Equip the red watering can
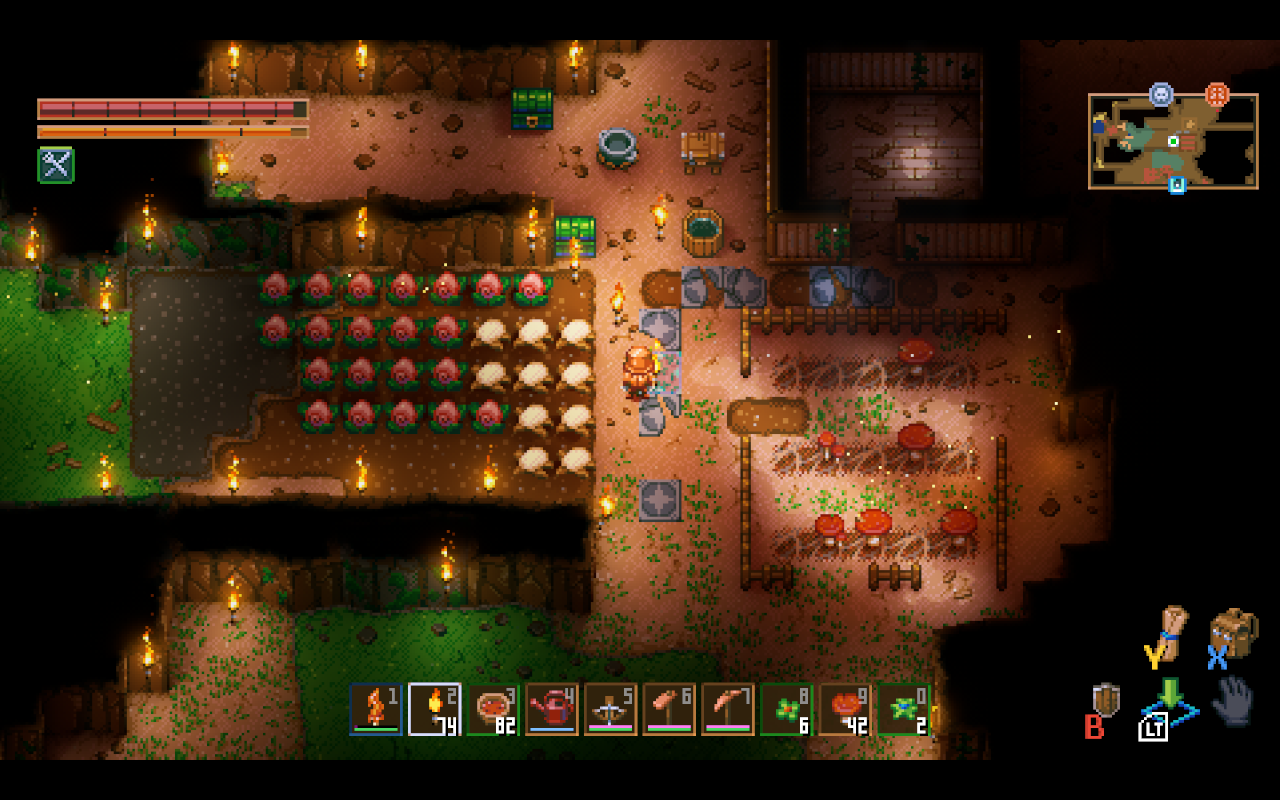This screenshot has height=800, width=1280. click(x=552, y=709)
